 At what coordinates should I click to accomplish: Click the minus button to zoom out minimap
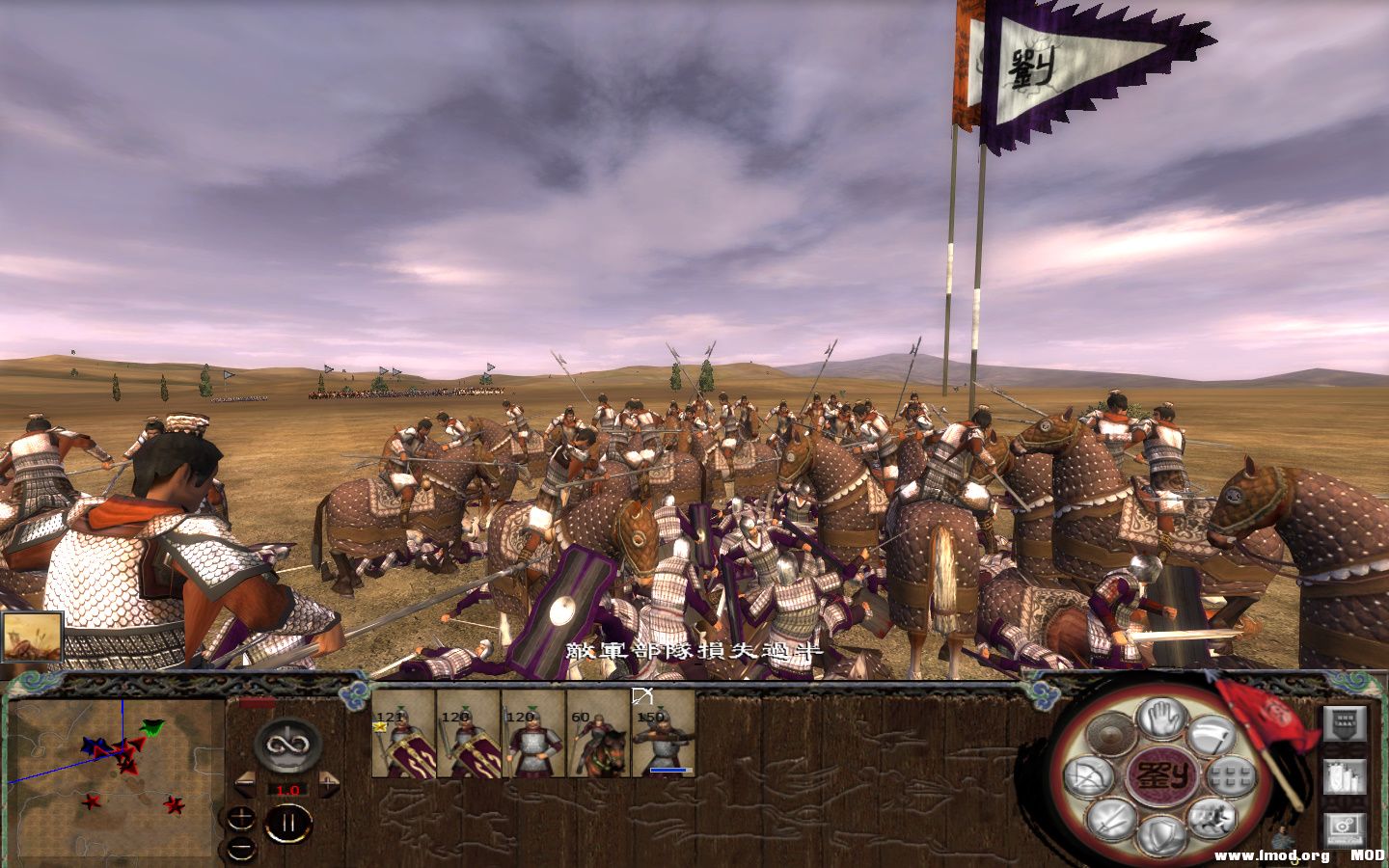click(x=240, y=848)
